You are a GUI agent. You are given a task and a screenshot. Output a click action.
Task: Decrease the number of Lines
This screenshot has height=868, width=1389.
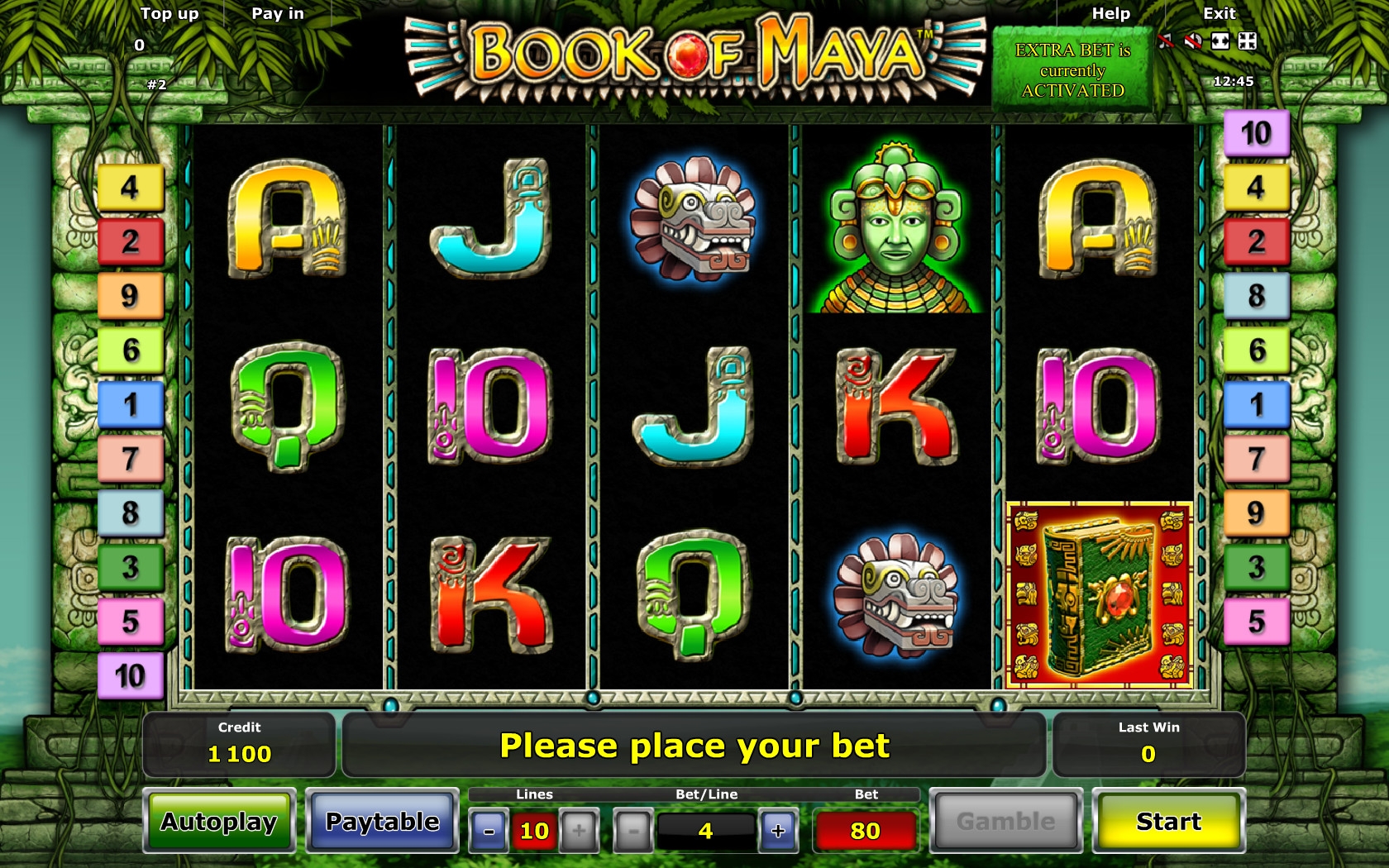tap(489, 831)
